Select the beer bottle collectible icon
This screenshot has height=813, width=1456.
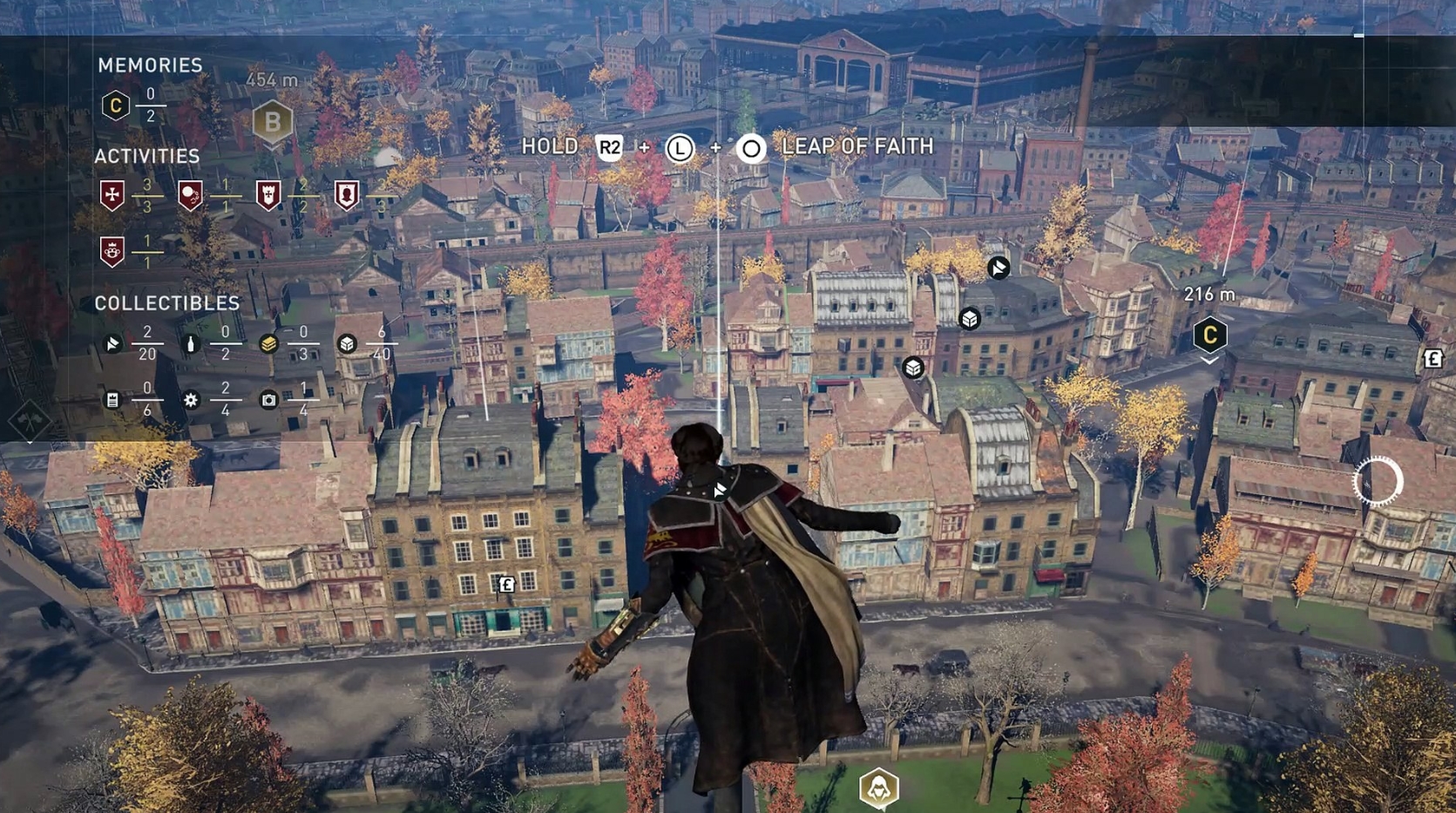191,343
